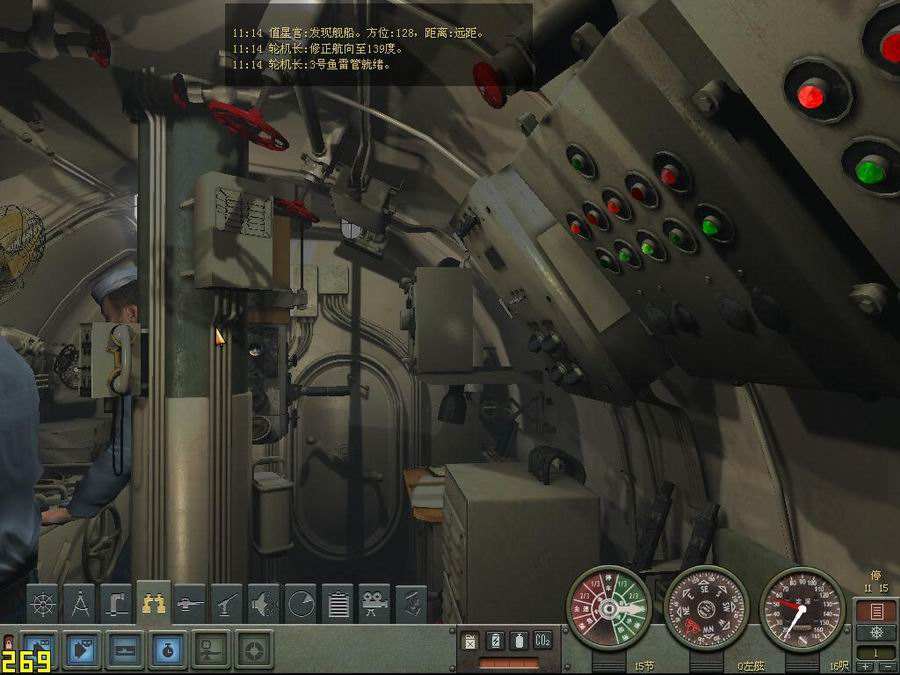
Task: Open the radar sweep screen
Action: pos(301,604)
